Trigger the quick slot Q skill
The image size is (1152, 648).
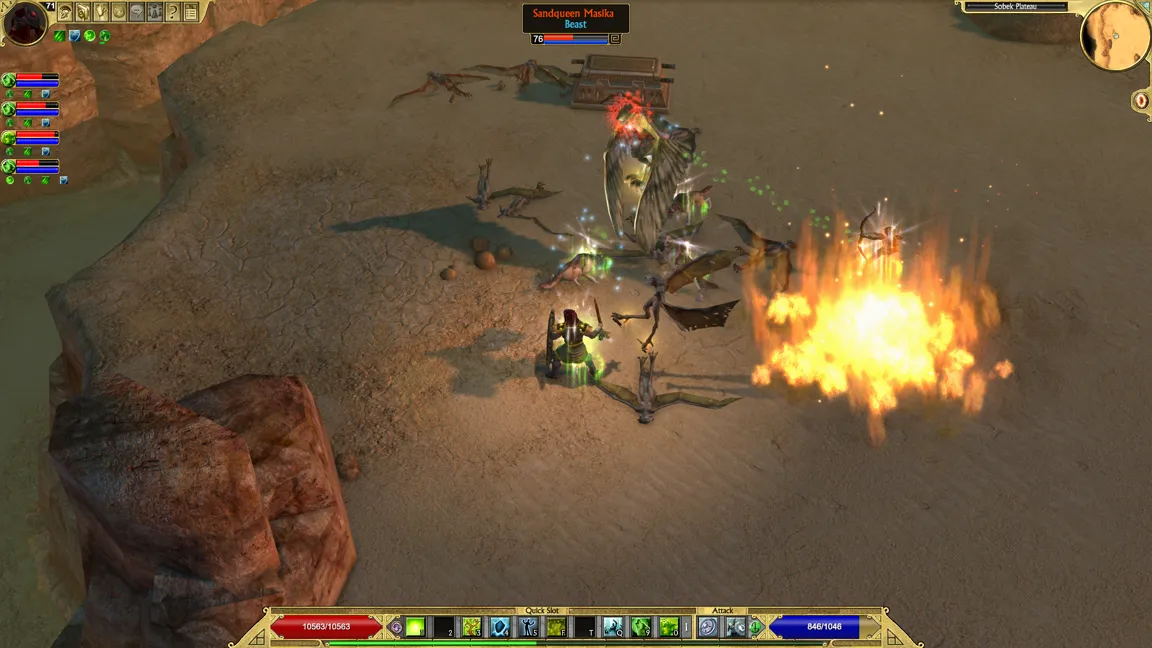click(612, 627)
